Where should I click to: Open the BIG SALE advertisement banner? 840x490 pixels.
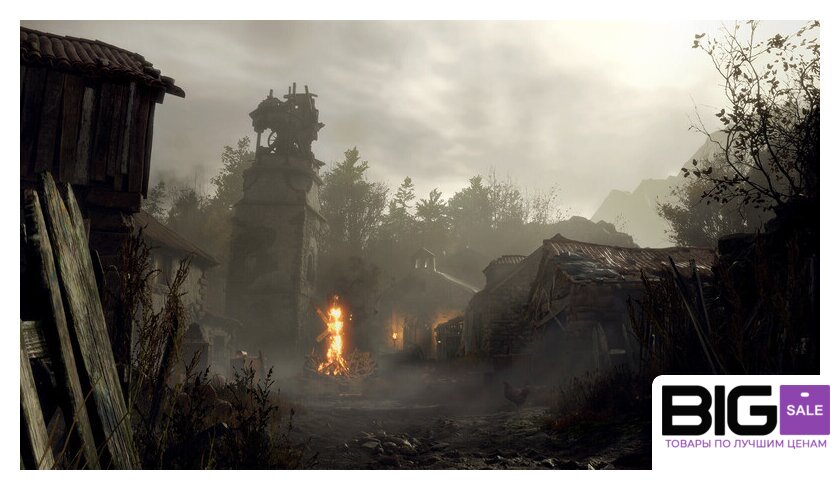pos(745,420)
